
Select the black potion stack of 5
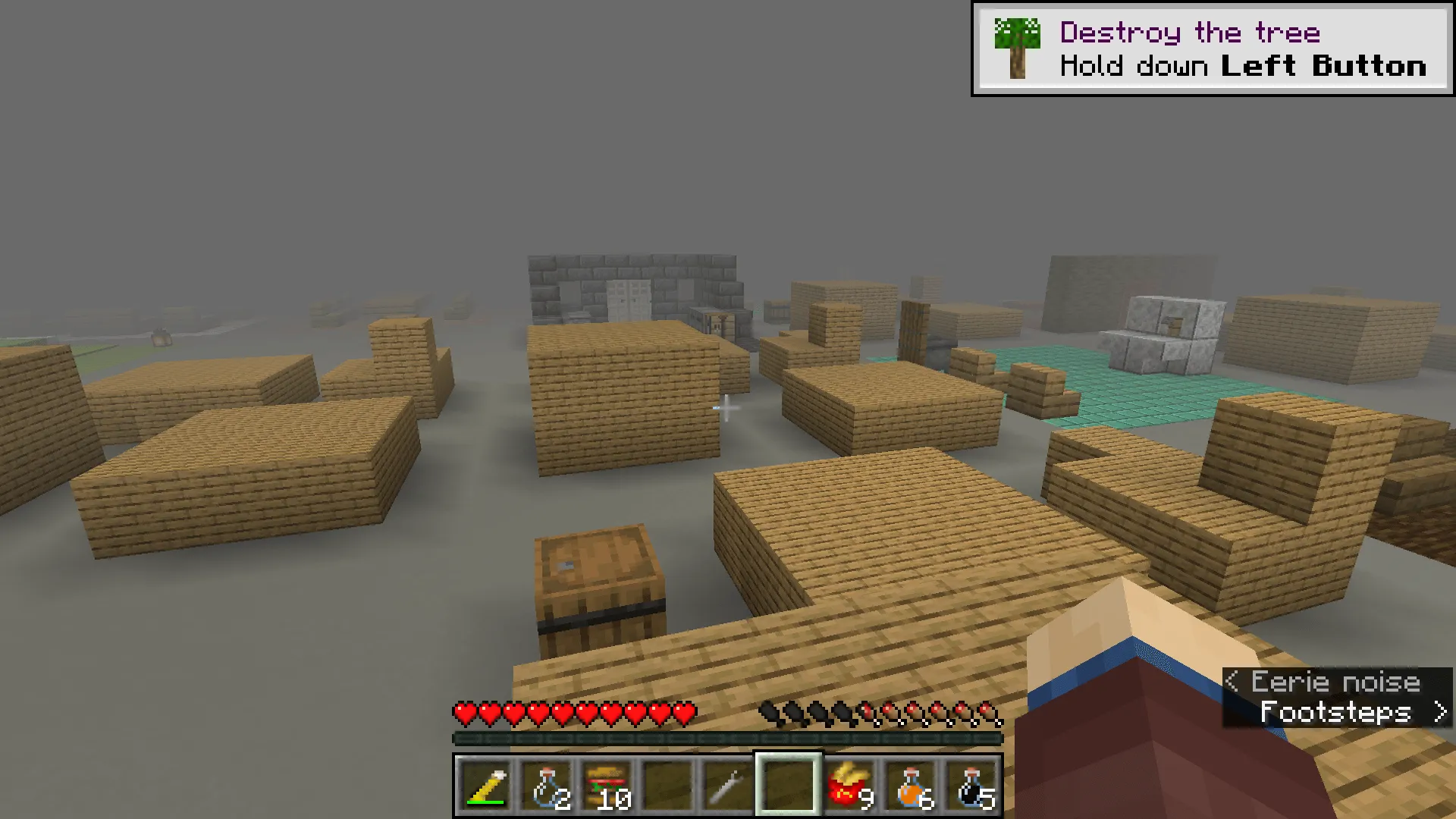pos(971,789)
